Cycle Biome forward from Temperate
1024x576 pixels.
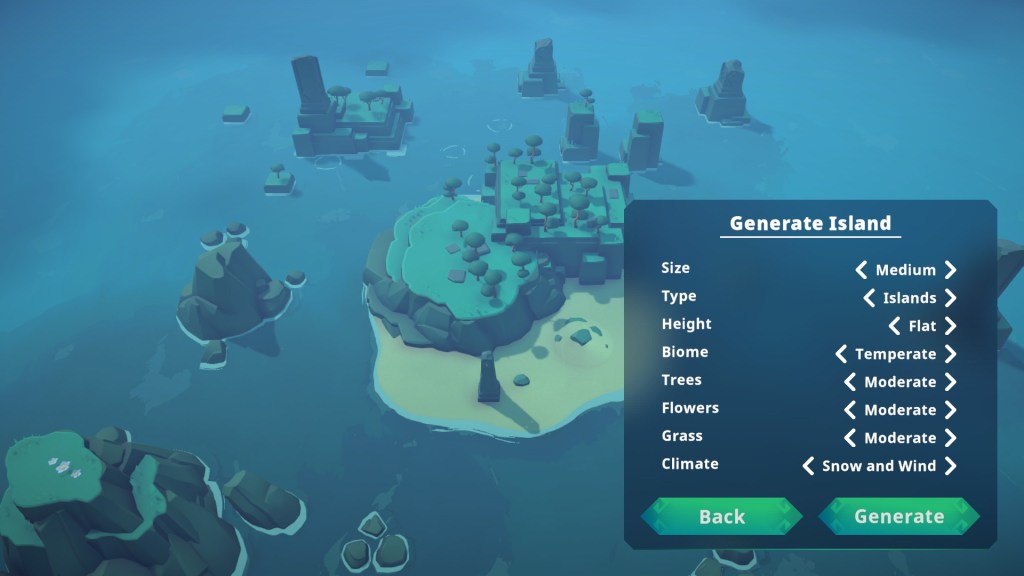click(951, 354)
